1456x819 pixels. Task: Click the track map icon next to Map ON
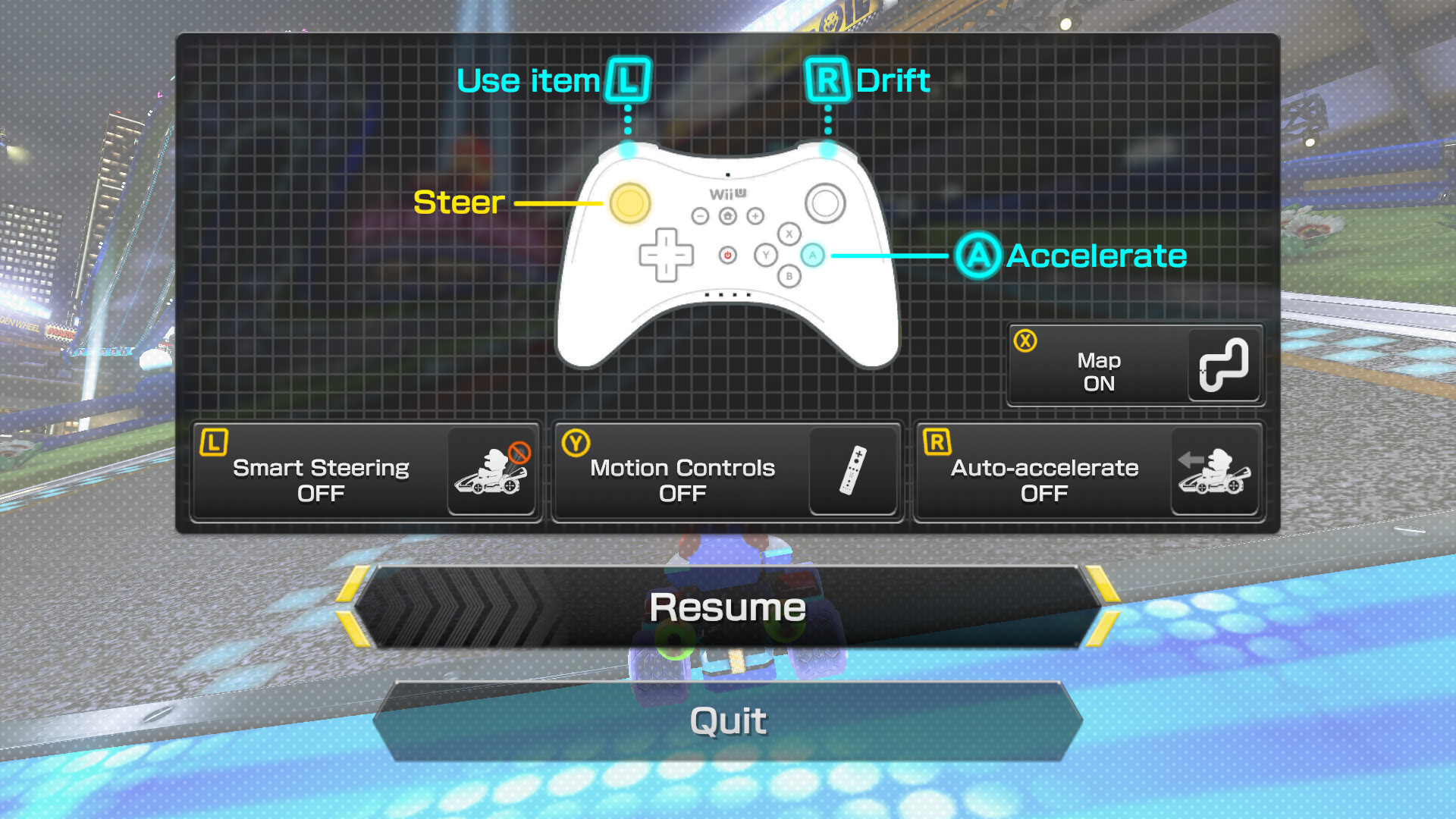coord(1223,364)
